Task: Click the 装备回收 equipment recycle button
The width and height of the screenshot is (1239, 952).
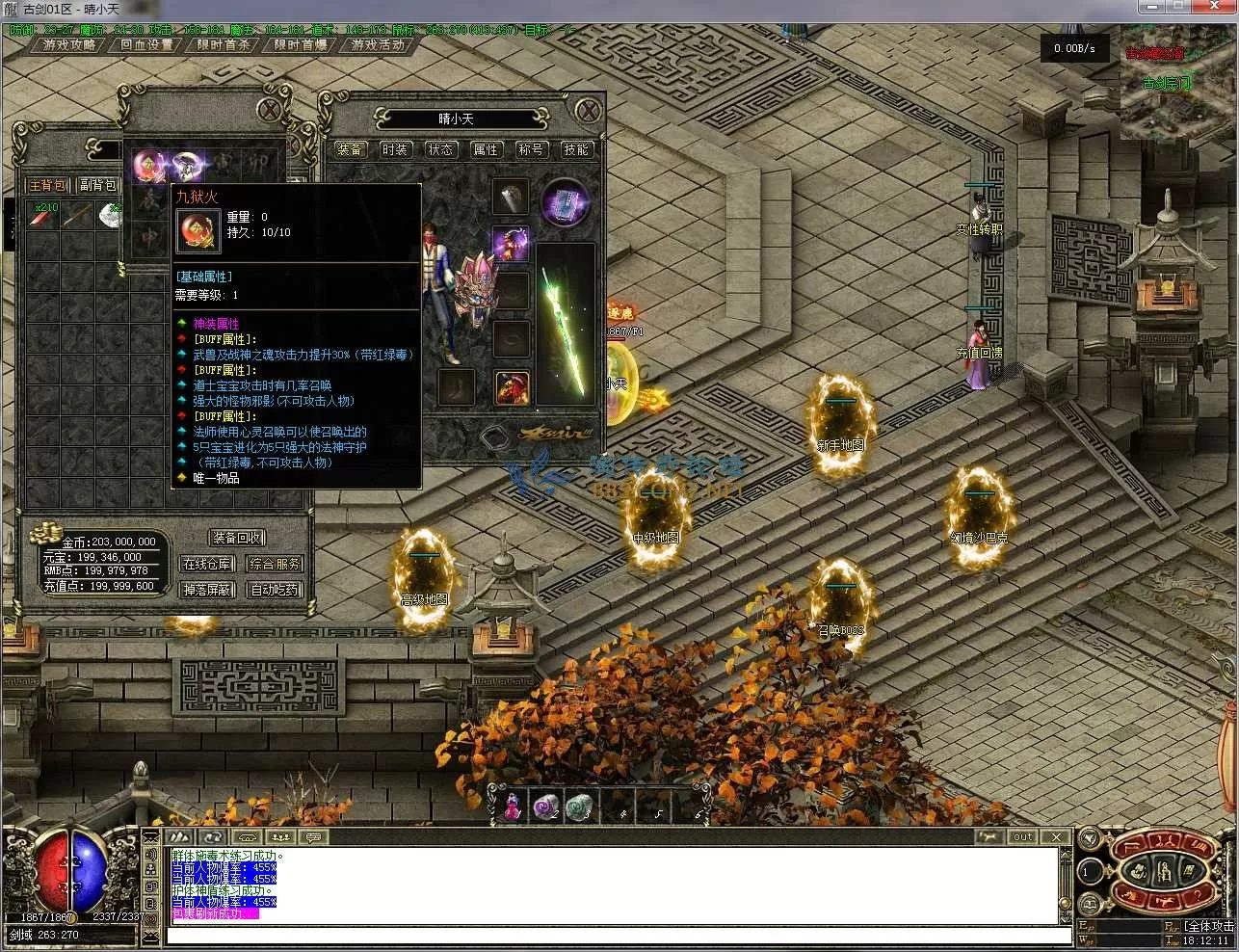Action: point(237,538)
